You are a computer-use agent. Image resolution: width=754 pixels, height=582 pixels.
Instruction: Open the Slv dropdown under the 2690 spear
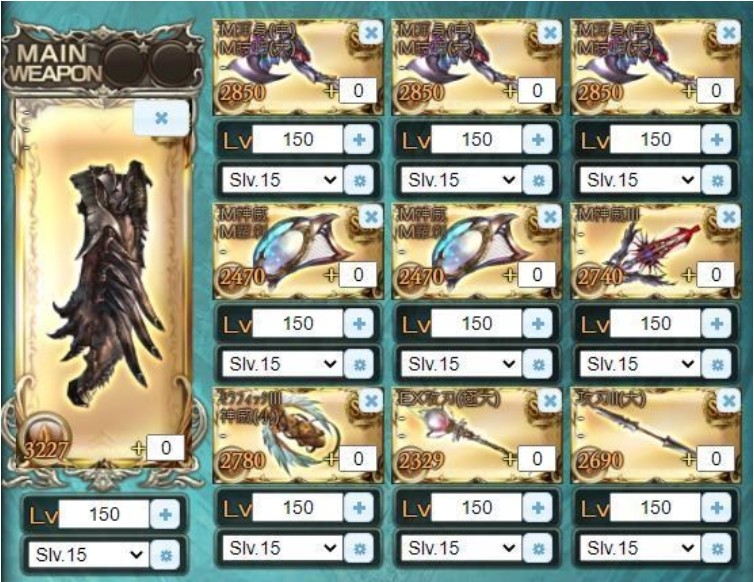point(639,548)
